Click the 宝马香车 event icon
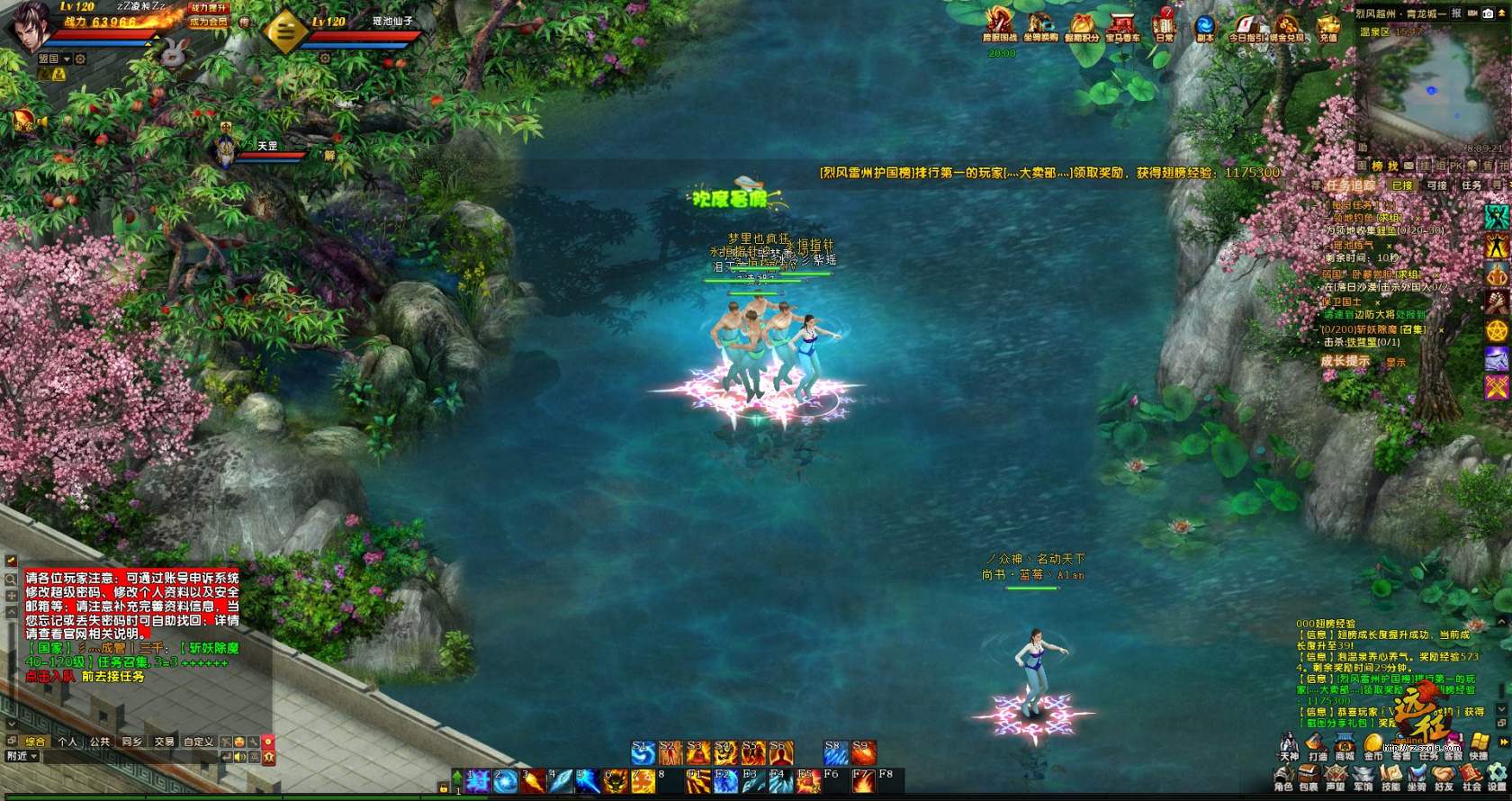Image resolution: width=1512 pixels, height=801 pixels. pyautogui.click(x=1122, y=25)
